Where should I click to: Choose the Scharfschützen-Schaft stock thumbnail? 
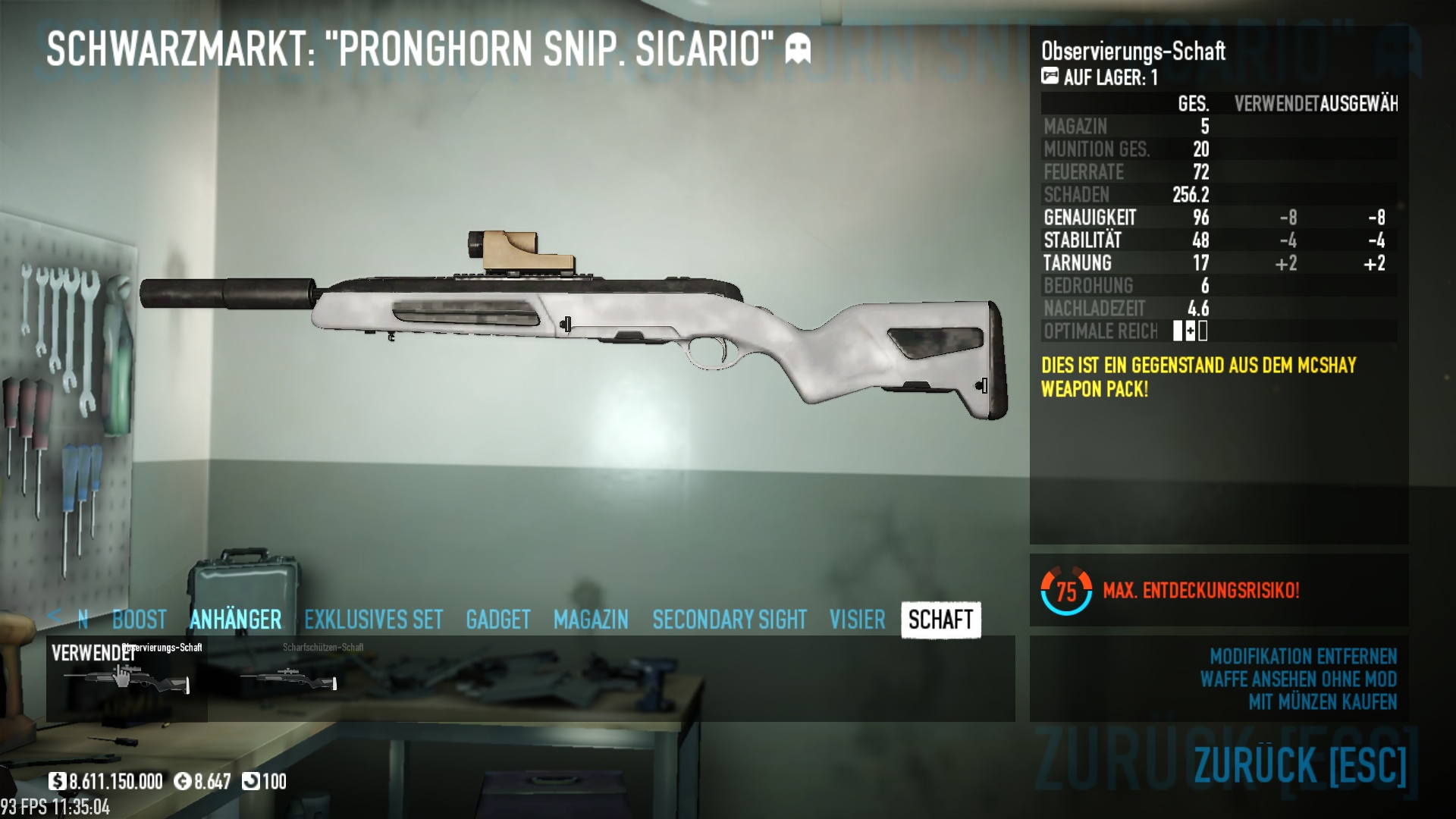pyautogui.click(x=288, y=677)
